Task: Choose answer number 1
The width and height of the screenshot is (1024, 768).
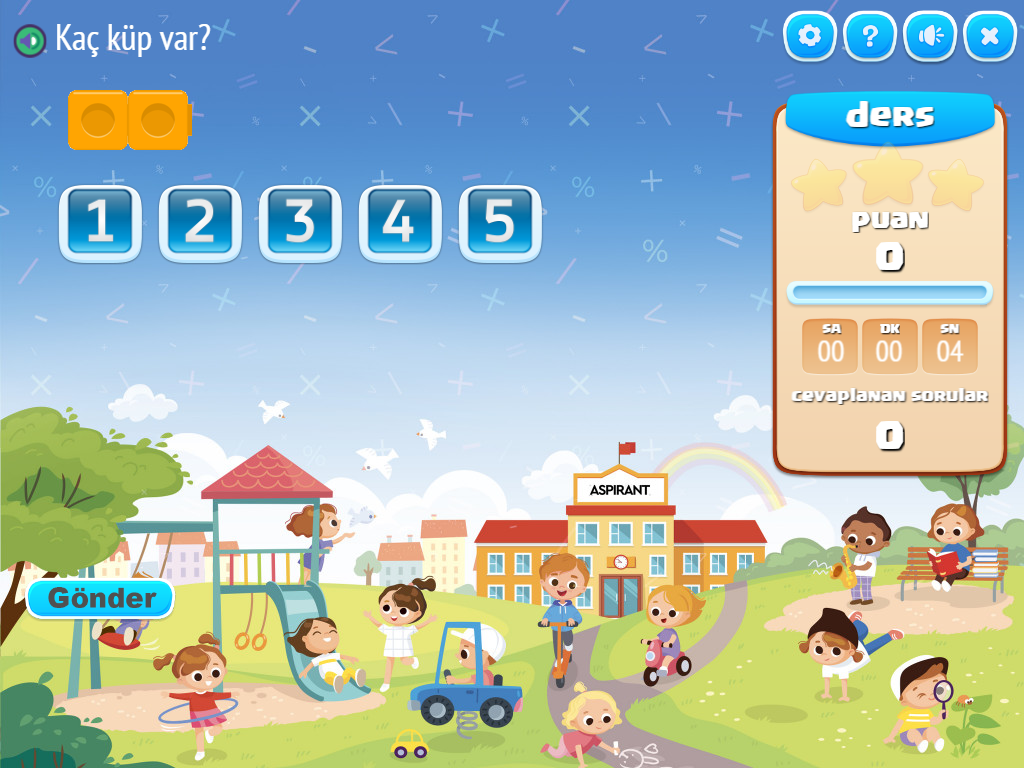Action: pos(100,223)
